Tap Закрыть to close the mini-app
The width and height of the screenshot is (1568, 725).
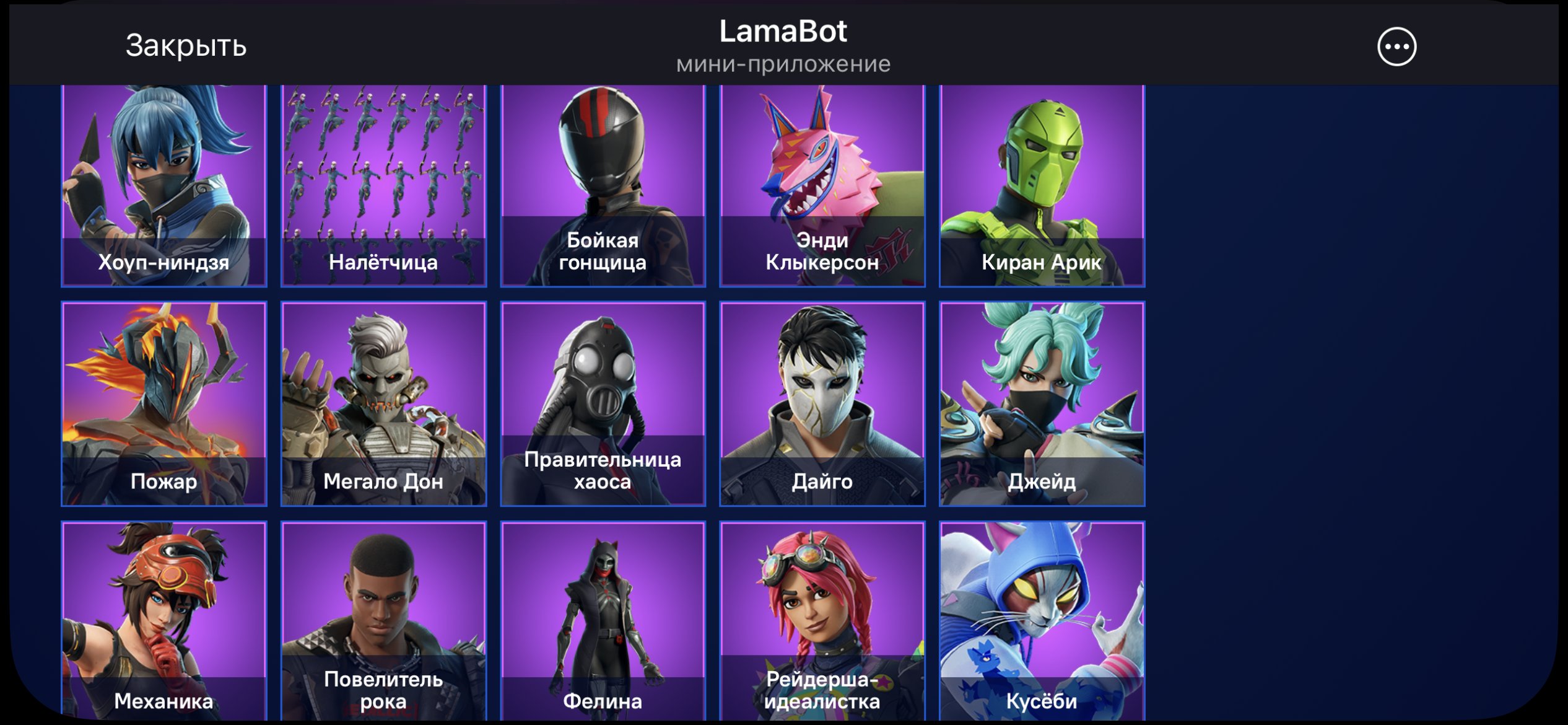coord(184,45)
